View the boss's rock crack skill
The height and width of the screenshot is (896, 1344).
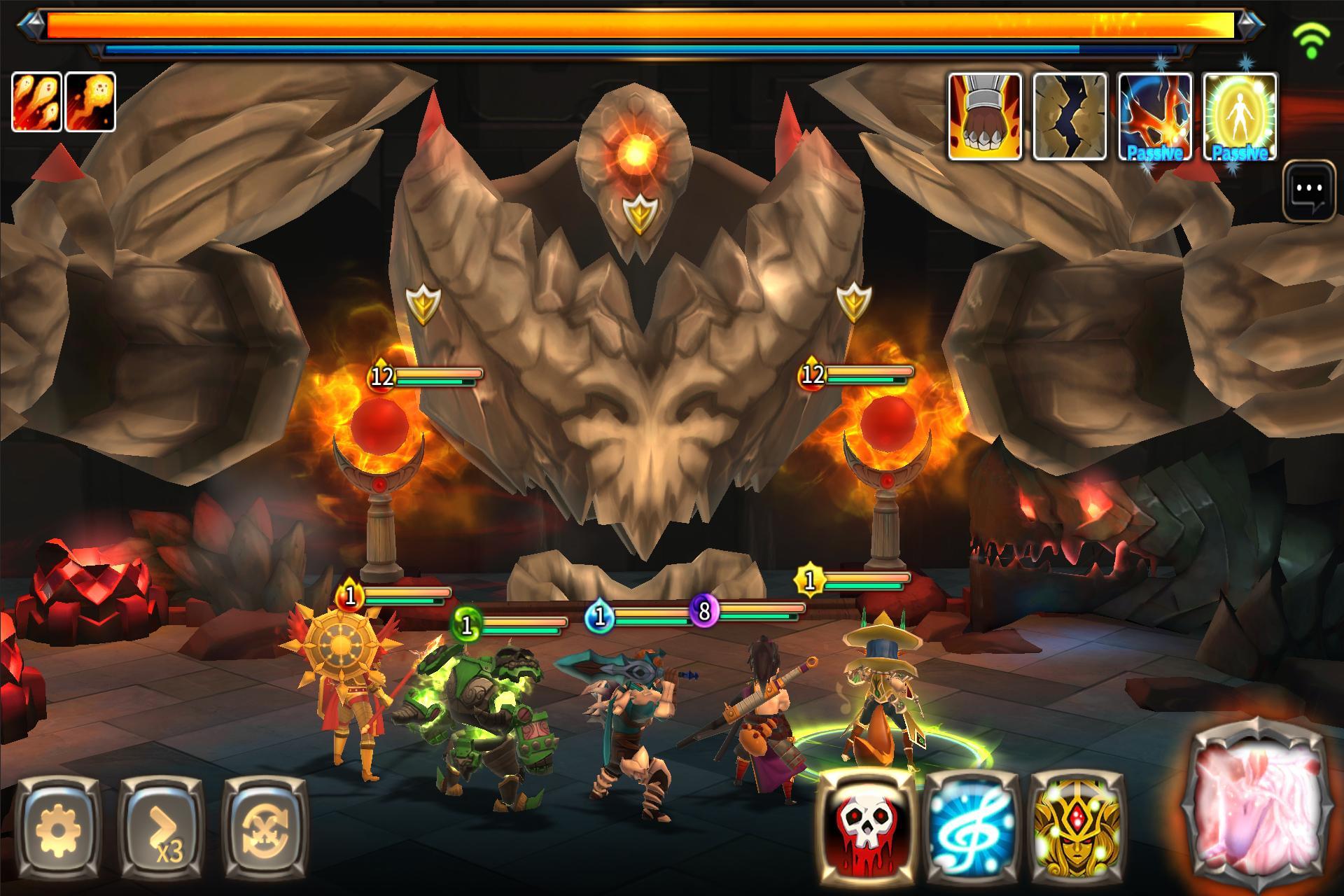[1070, 116]
